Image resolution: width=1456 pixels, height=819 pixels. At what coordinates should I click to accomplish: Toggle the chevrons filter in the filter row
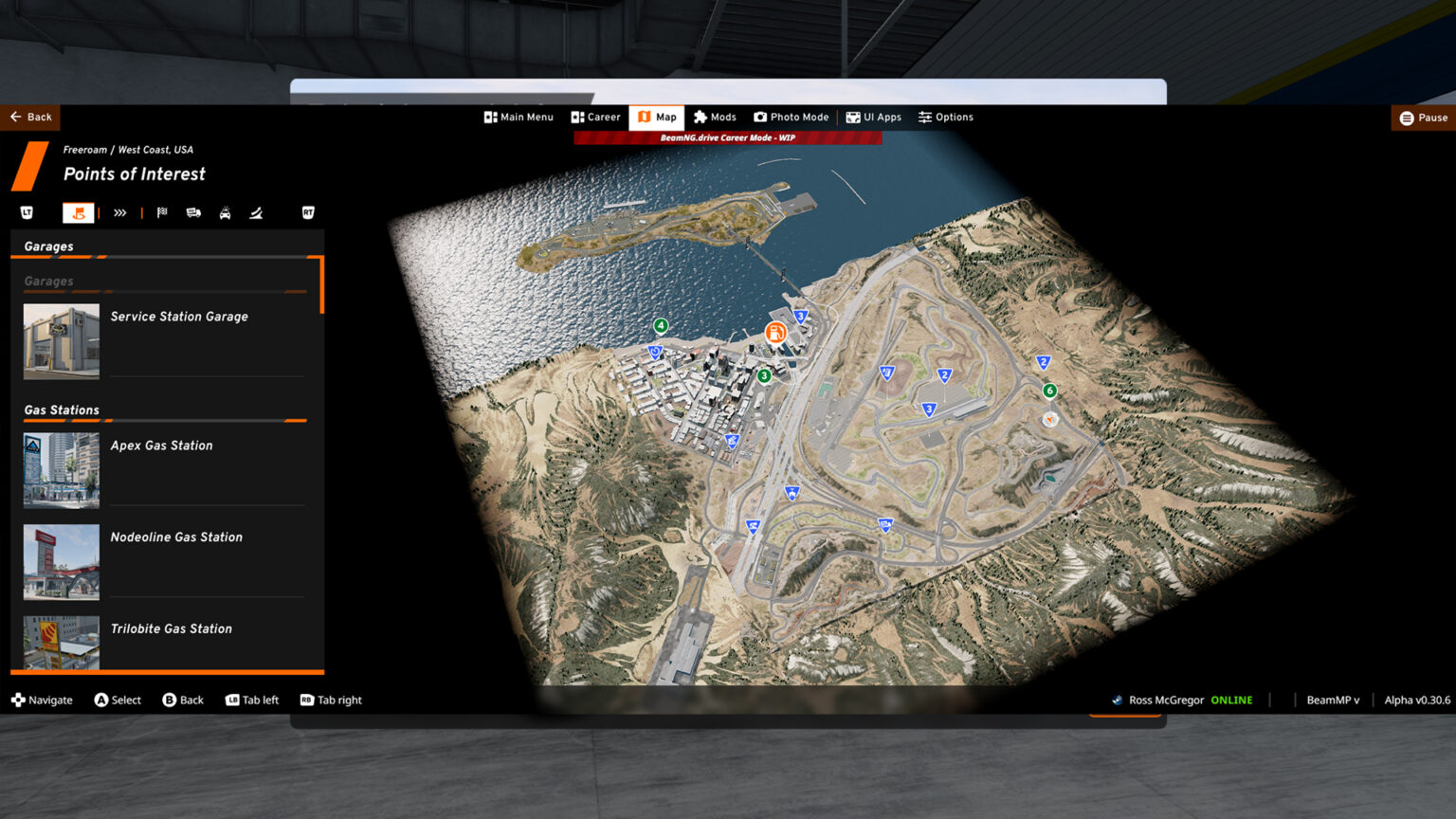(119, 212)
